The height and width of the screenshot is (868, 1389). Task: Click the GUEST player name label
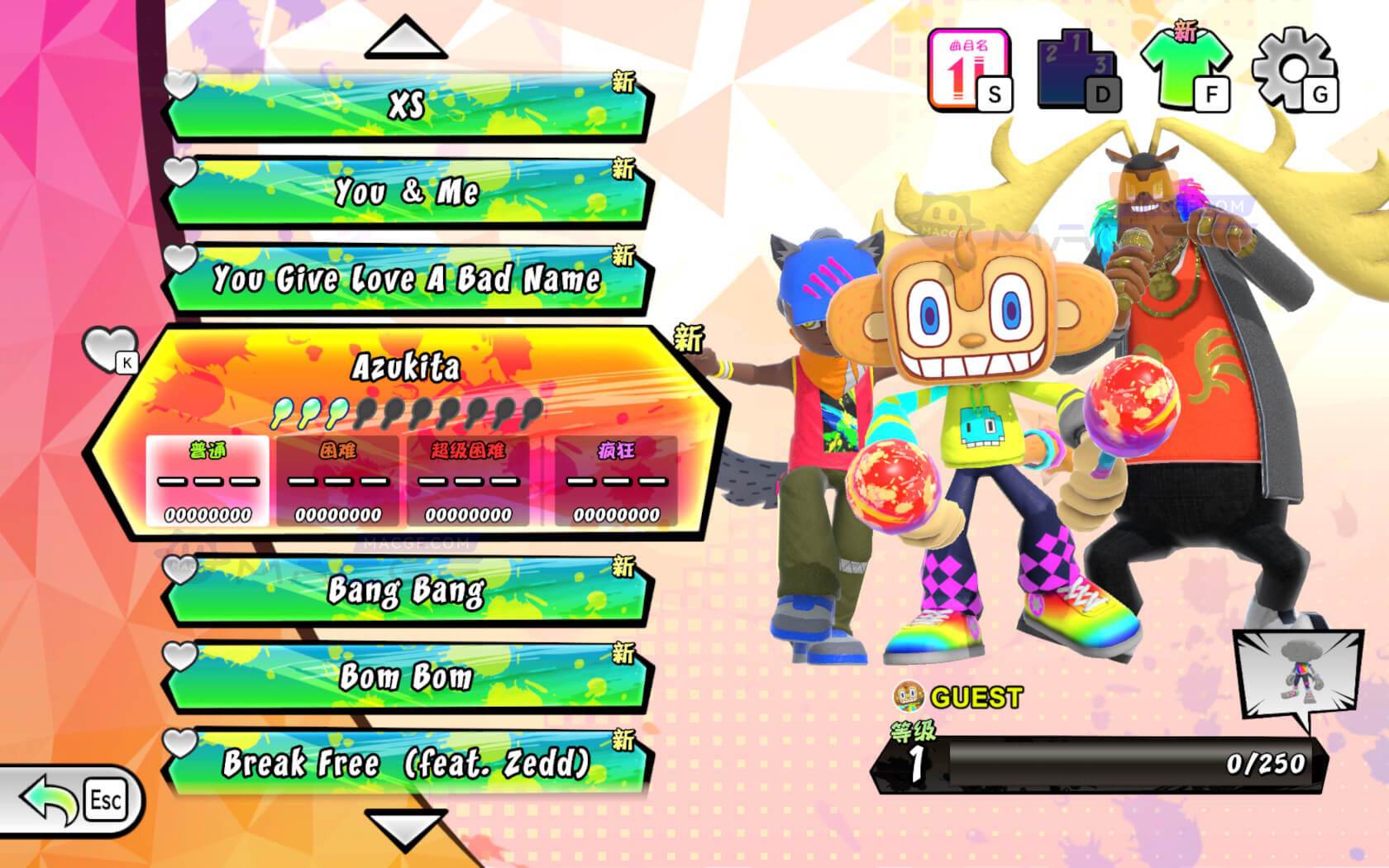976,699
